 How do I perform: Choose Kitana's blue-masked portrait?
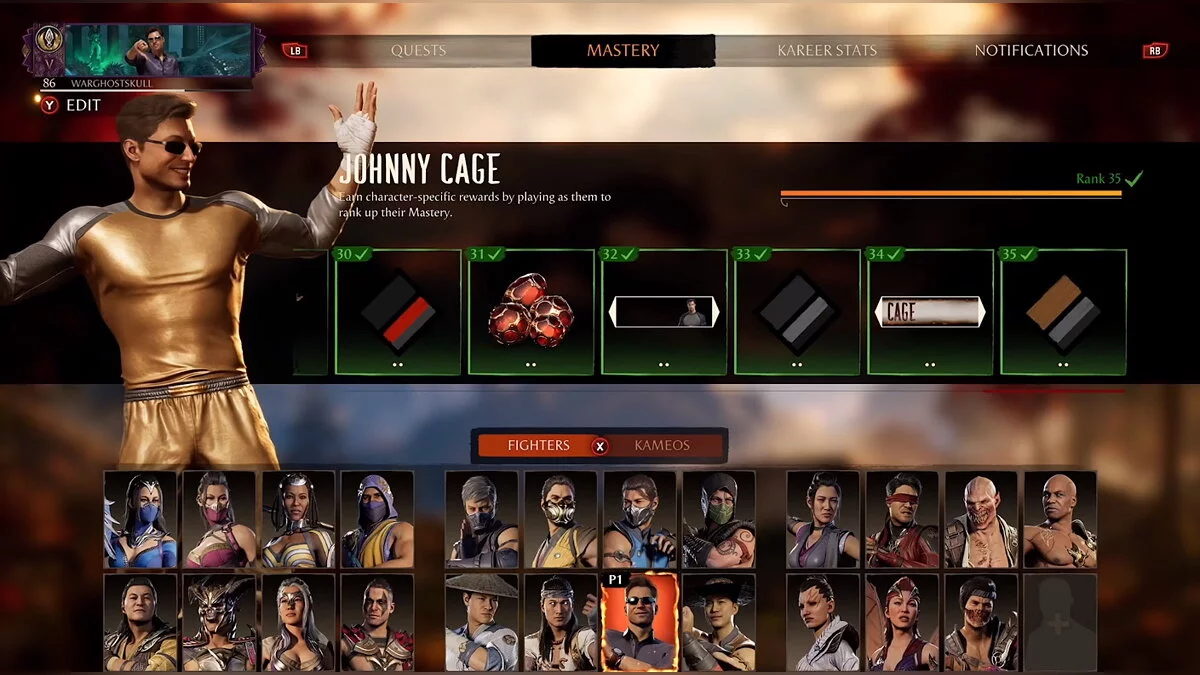140,520
